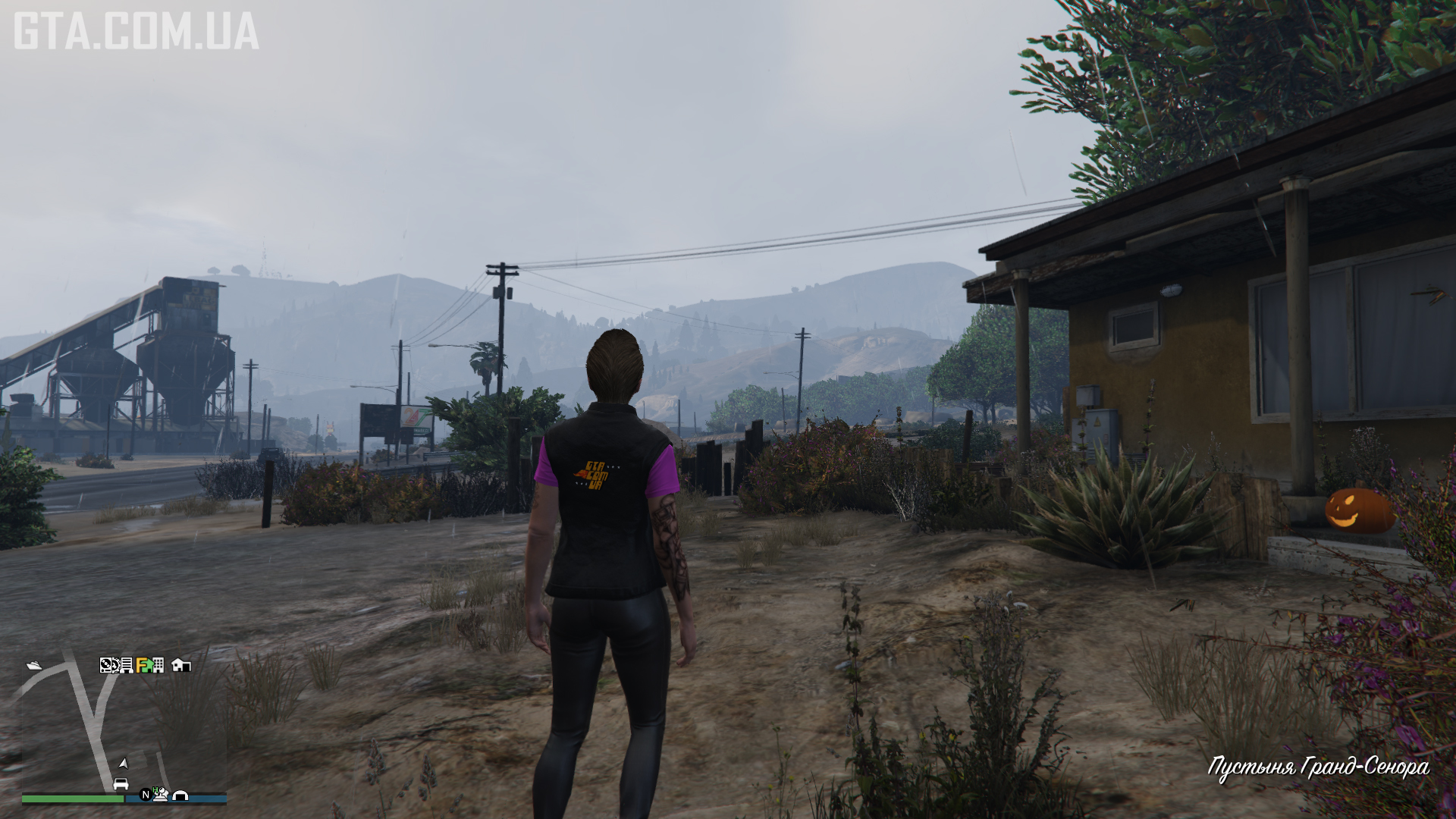Open the GTA.COM.UA watermark link
This screenshot has width=1456, height=819.
coord(136,30)
